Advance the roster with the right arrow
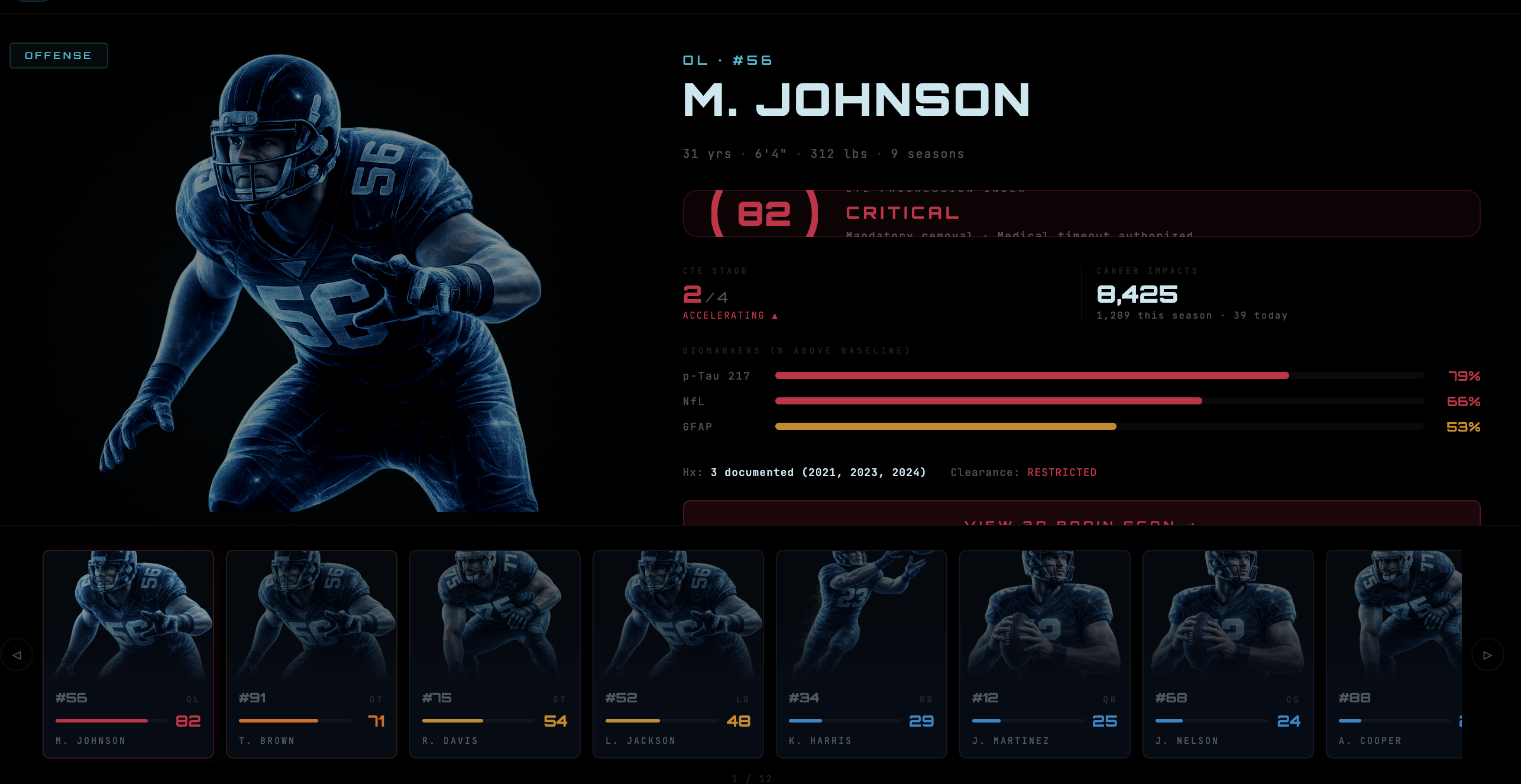Screen dimensions: 1521x784 pyautogui.click(x=1487, y=655)
